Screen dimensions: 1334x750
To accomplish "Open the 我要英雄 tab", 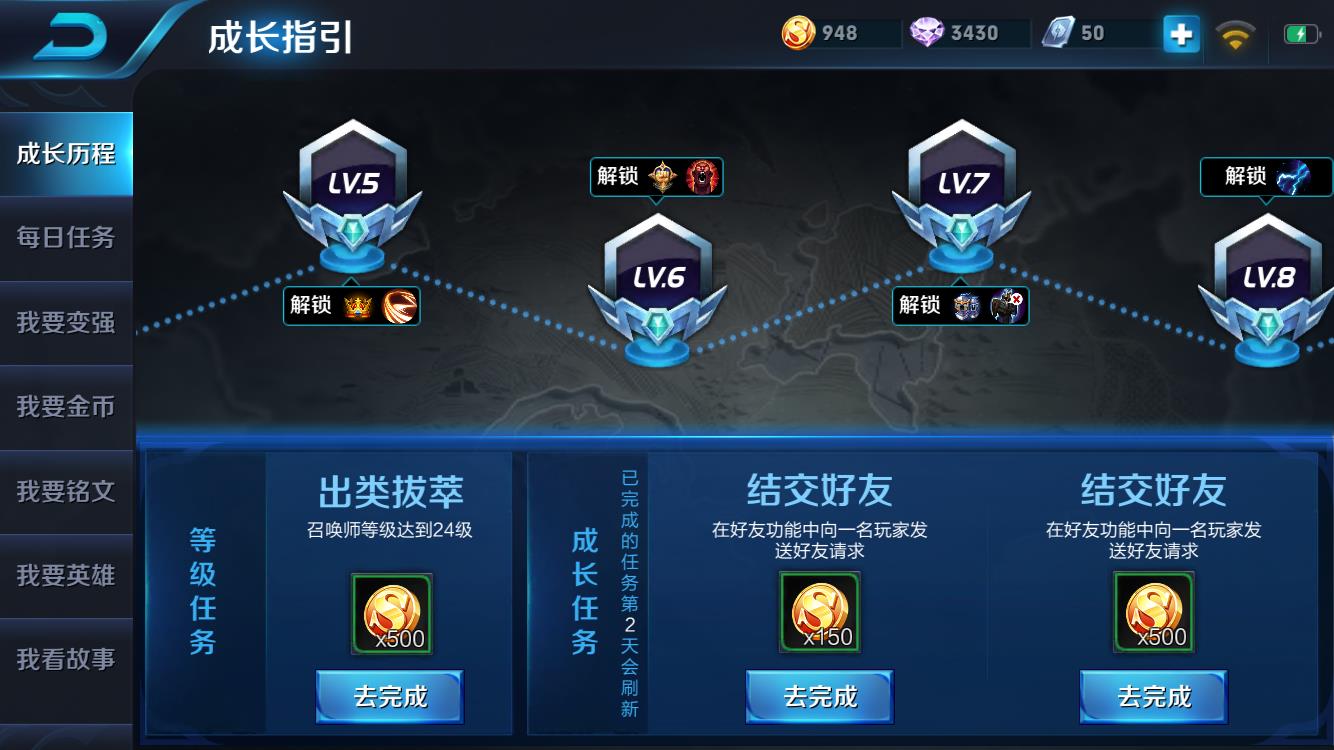I will (x=66, y=575).
